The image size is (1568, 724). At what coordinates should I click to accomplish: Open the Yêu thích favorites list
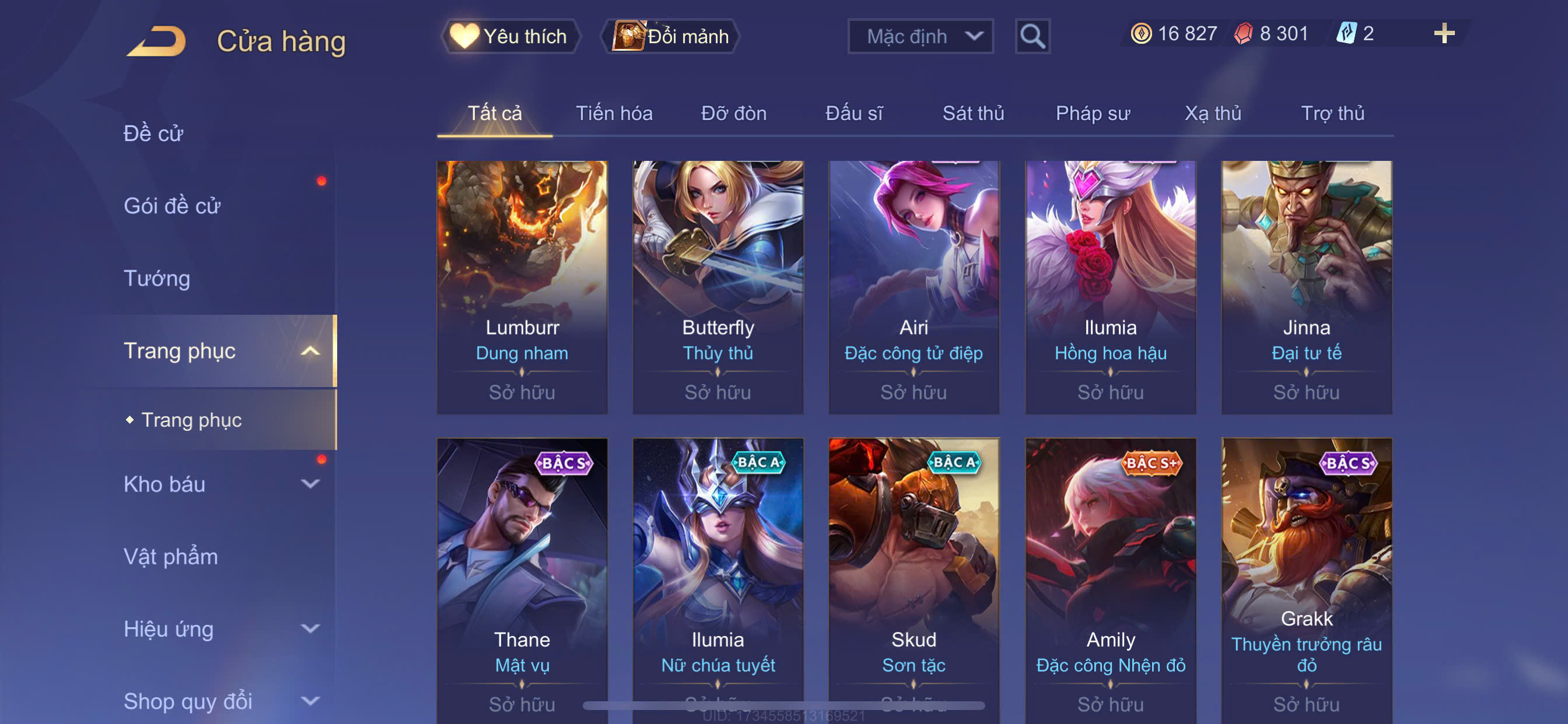tap(510, 37)
